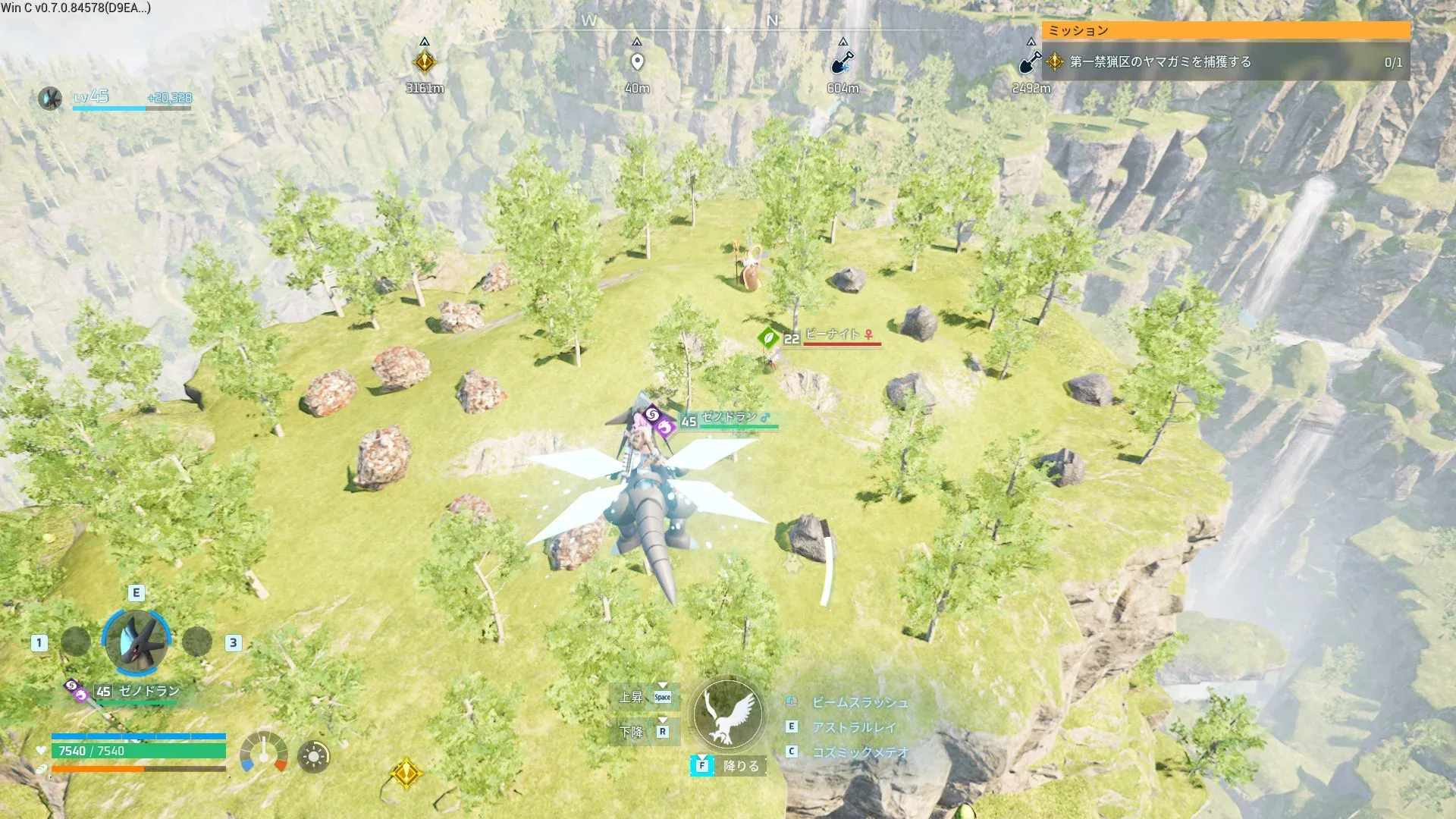Toggle the 降りる dismount prompt
The height and width of the screenshot is (819, 1456).
730,766
